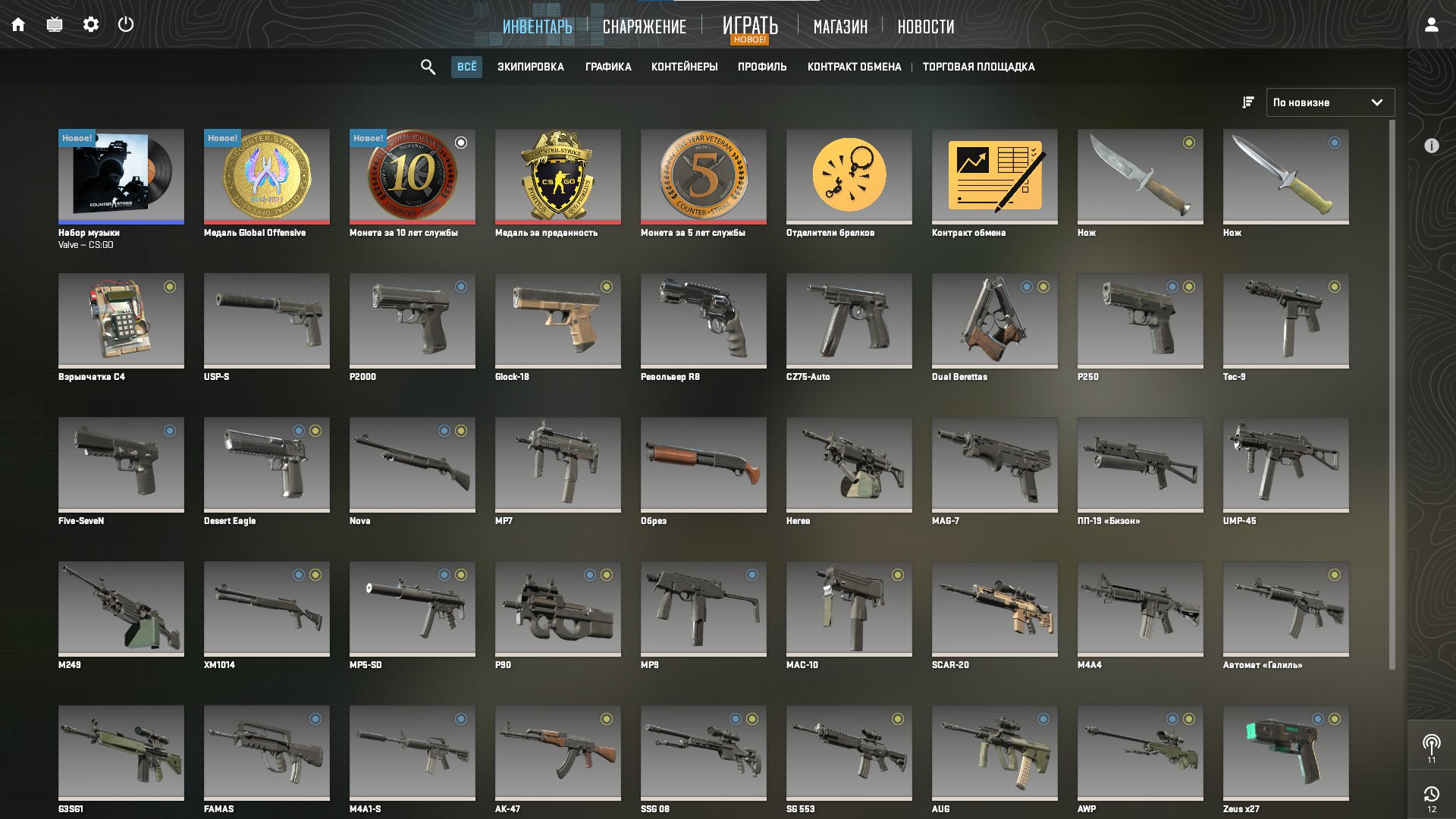Select the ВСЁ filter toggle
Image resolution: width=1456 pixels, height=819 pixels.
466,67
